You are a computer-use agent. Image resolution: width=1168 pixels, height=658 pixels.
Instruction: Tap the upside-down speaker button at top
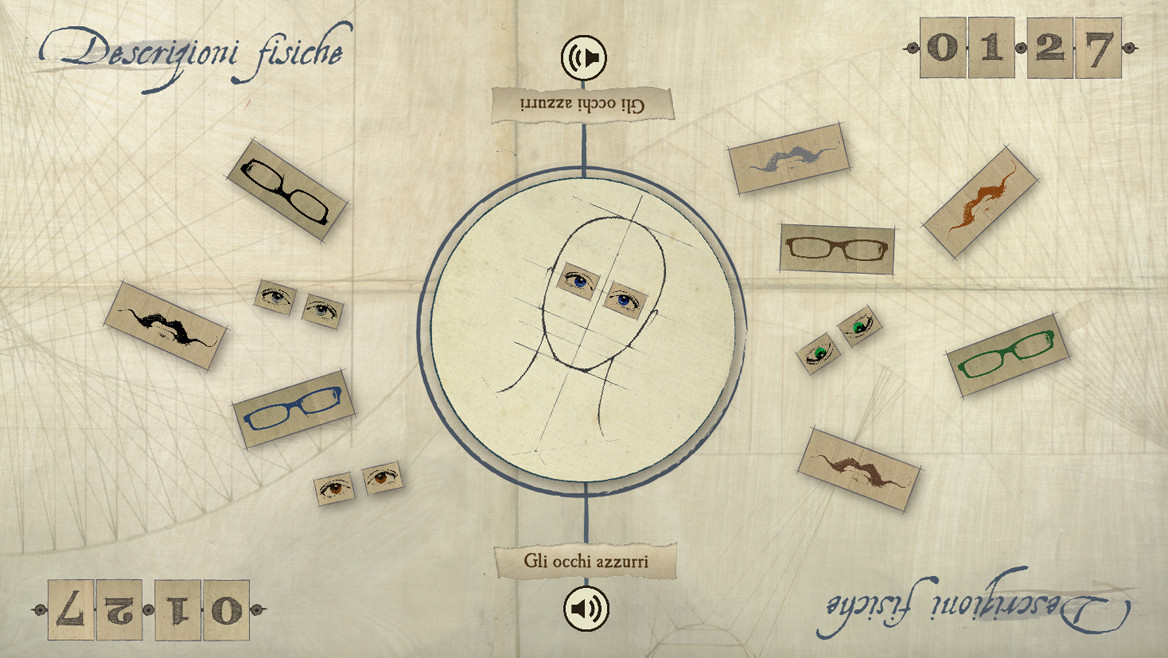(x=585, y=59)
